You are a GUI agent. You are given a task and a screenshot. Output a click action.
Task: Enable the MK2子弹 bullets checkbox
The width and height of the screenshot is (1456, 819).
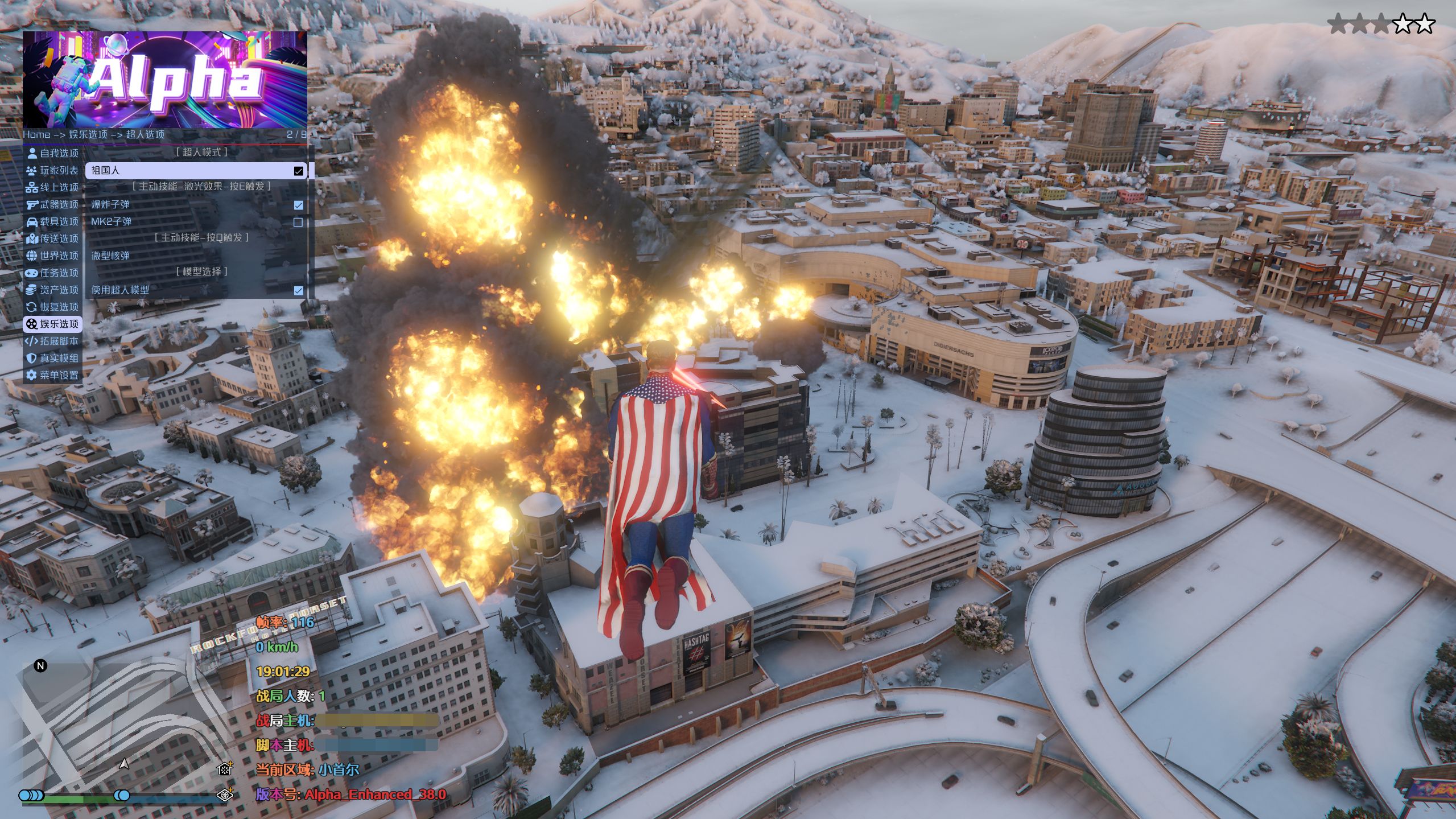(x=298, y=222)
